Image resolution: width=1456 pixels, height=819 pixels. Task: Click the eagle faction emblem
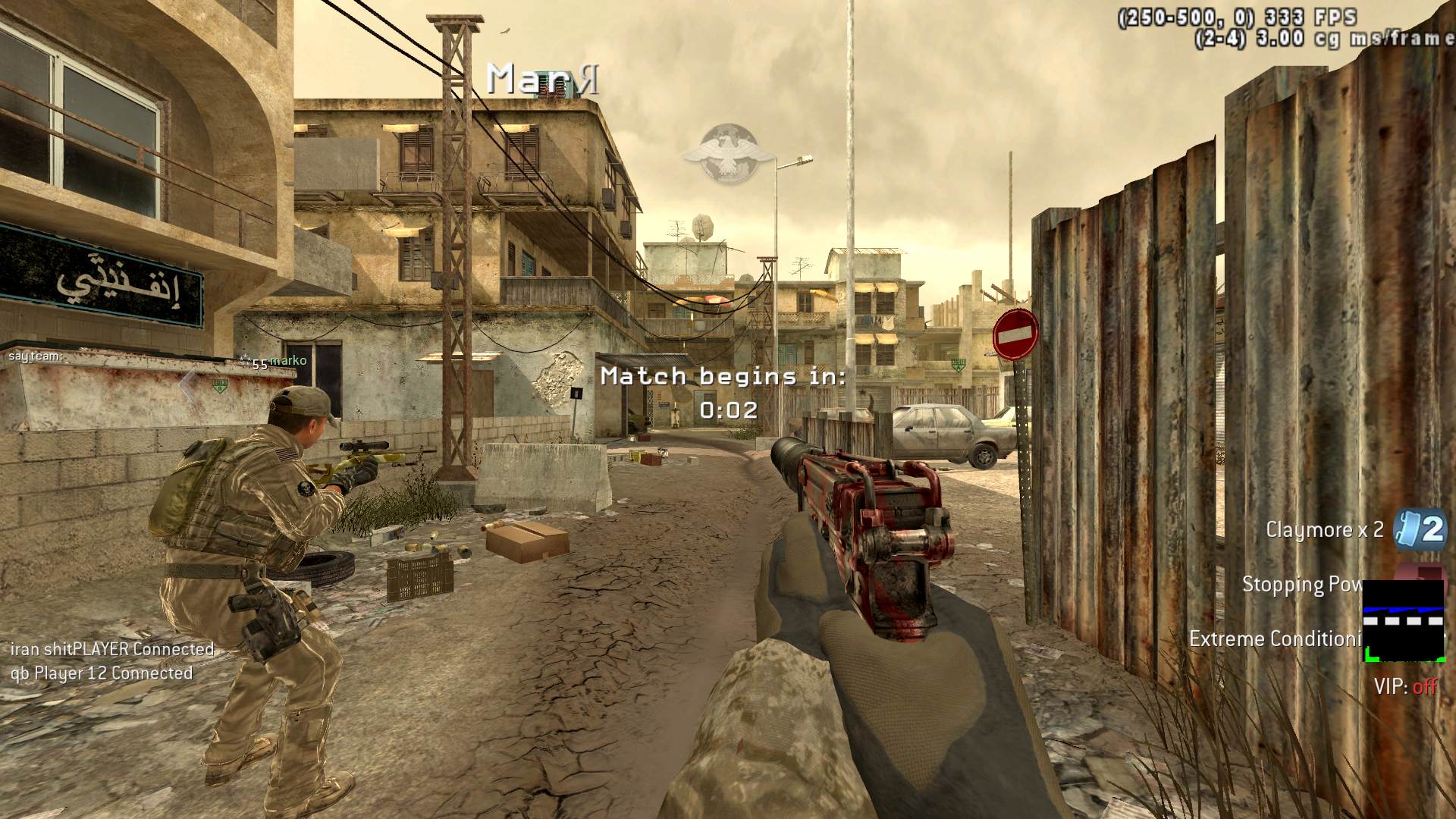point(727,154)
